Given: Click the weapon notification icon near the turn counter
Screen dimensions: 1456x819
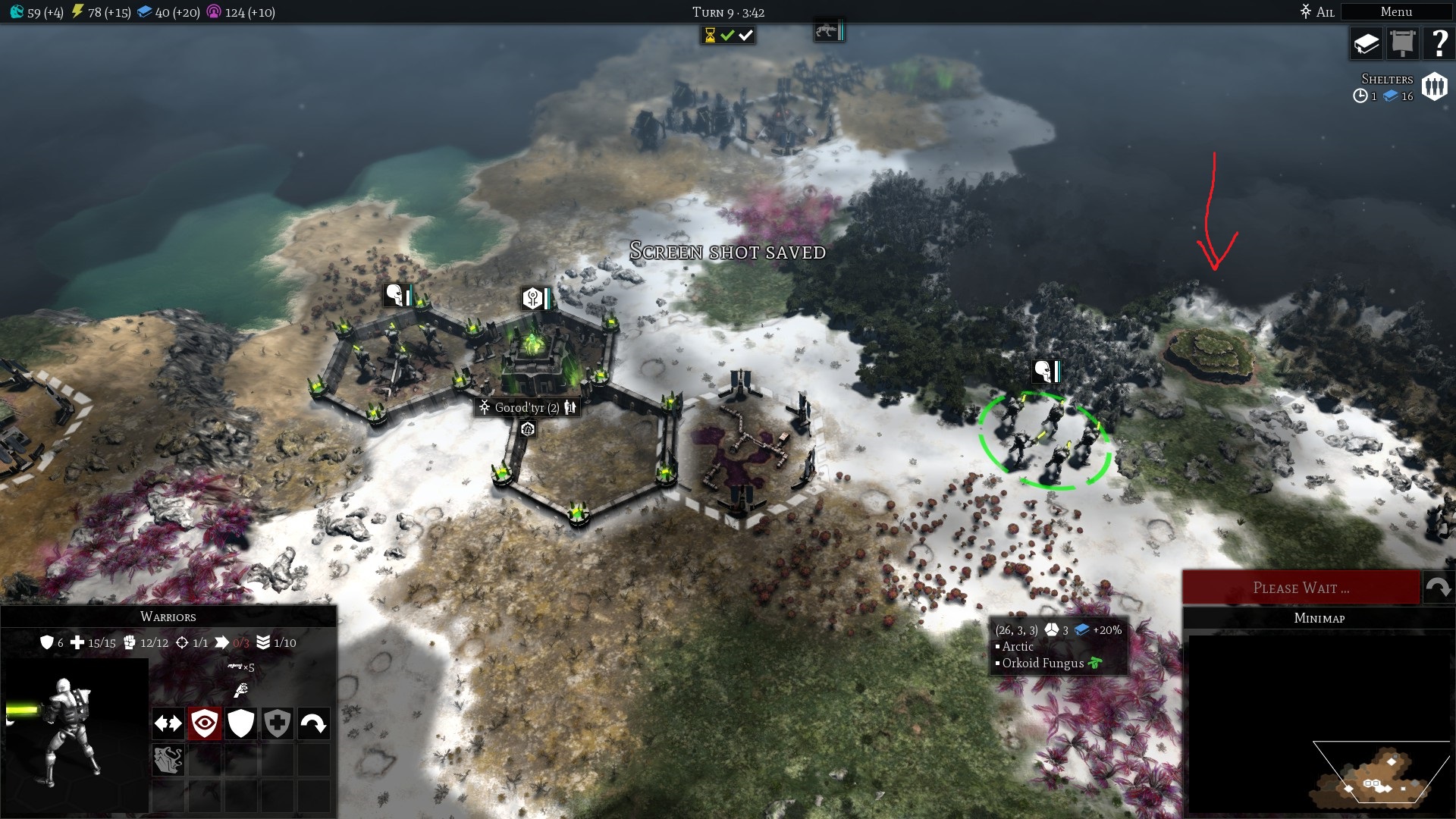Looking at the screenshot, I should [x=827, y=32].
